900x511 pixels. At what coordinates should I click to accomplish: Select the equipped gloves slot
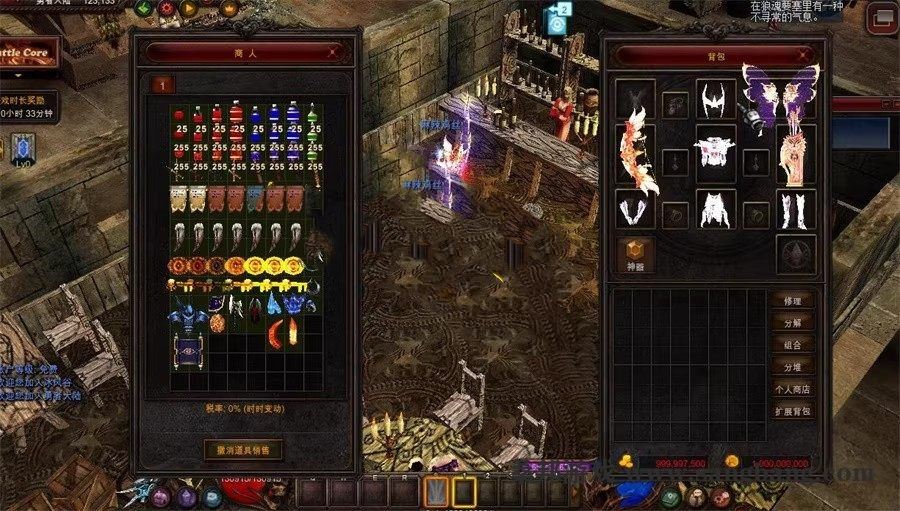[634, 210]
